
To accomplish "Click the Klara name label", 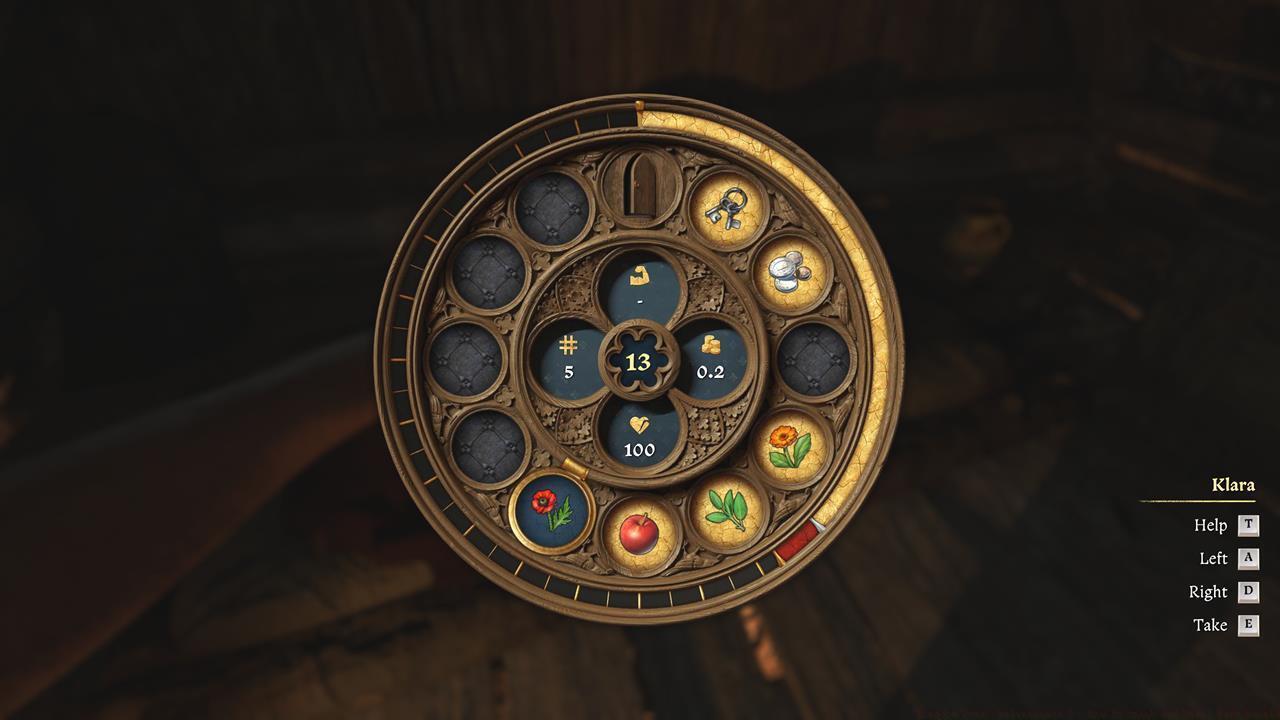I will (1233, 485).
